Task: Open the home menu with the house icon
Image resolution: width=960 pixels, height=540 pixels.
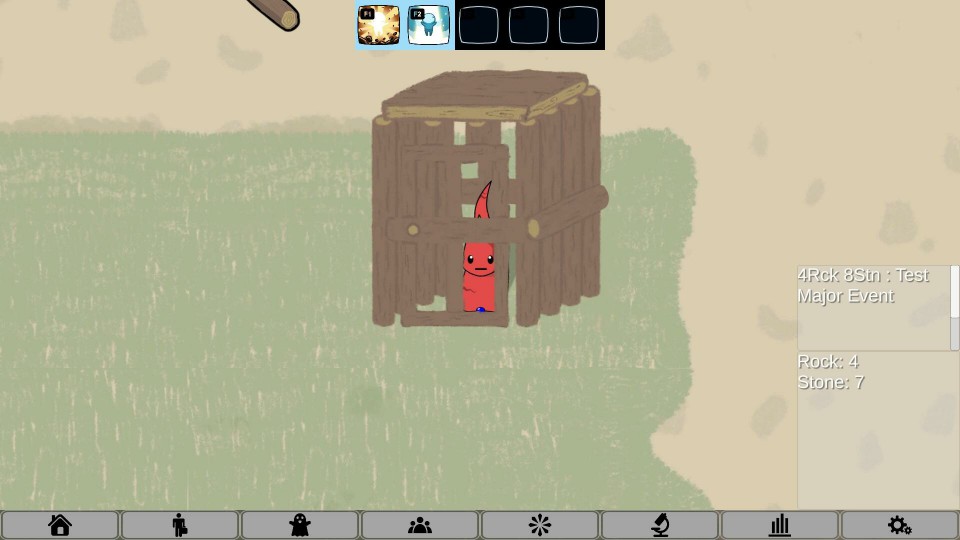Action: click(60, 525)
